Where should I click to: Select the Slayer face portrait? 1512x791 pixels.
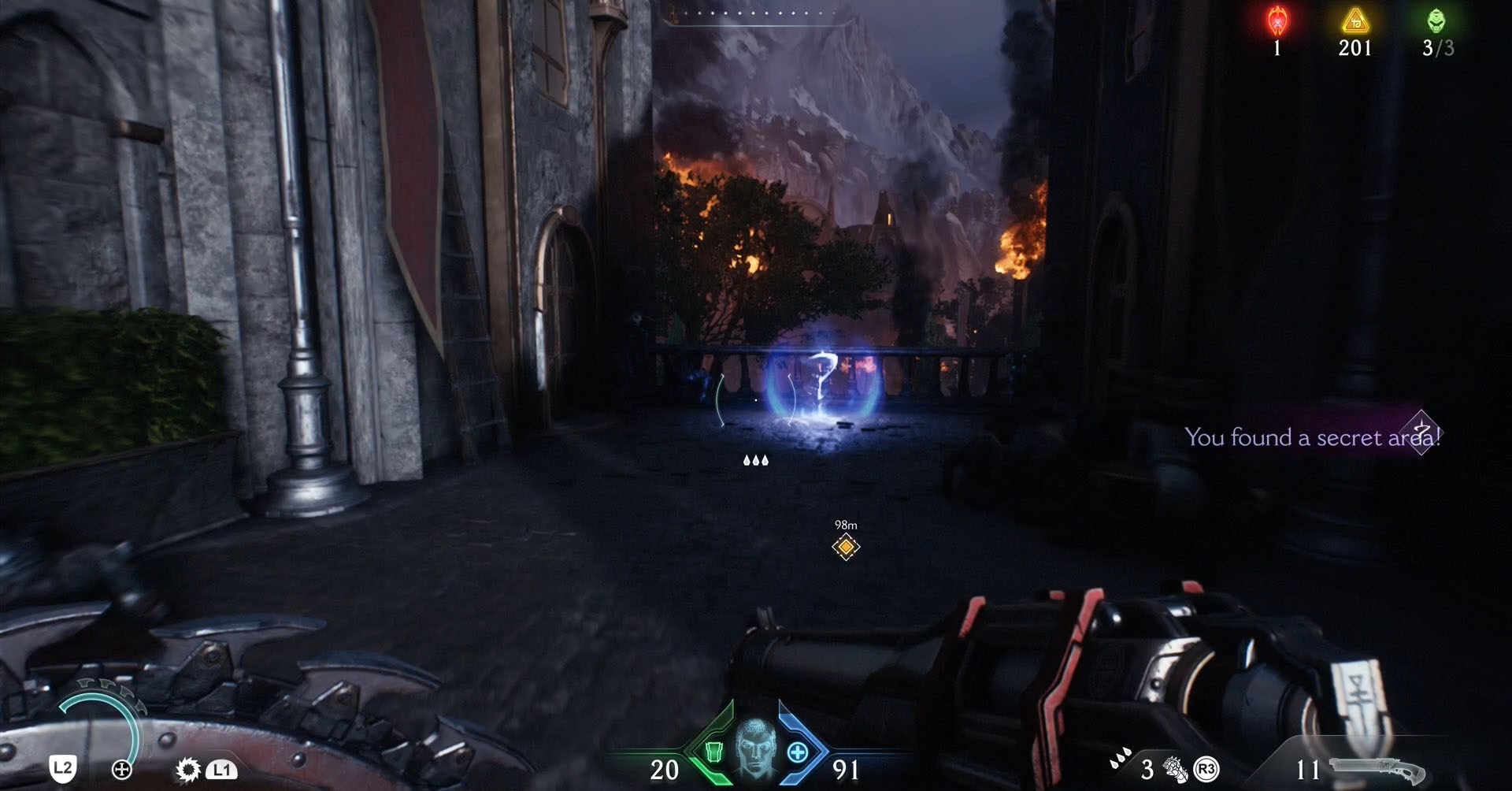755,747
